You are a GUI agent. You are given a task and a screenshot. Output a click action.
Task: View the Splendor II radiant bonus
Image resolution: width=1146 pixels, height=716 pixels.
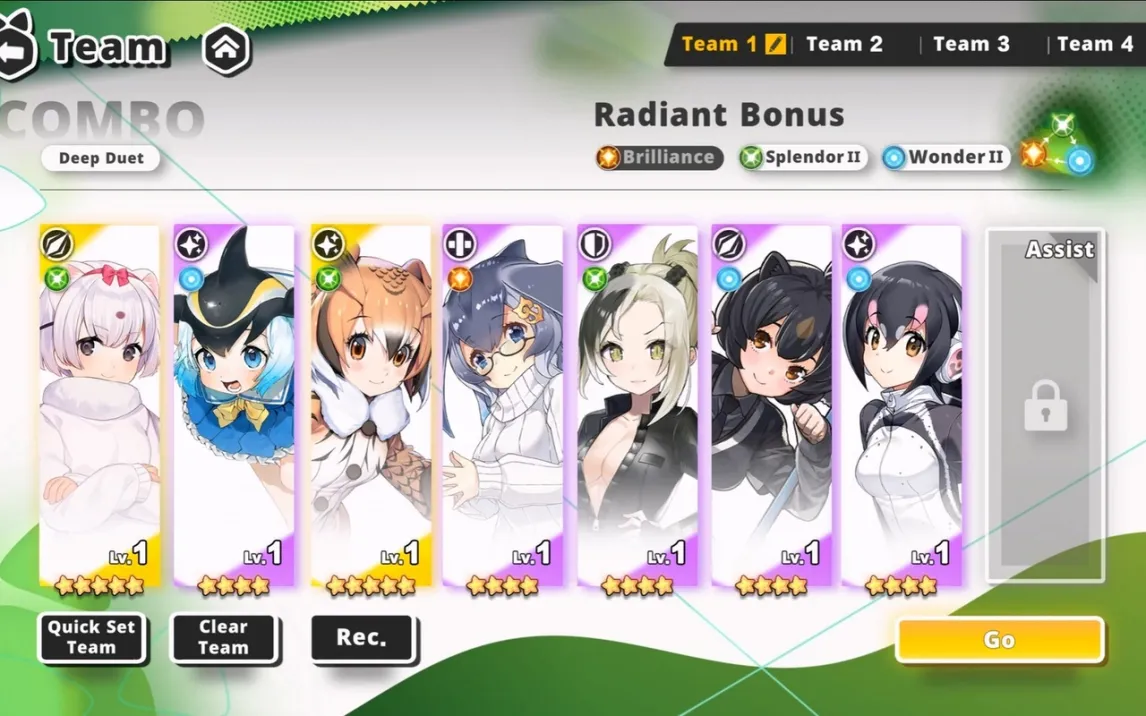click(x=803, y=157)
